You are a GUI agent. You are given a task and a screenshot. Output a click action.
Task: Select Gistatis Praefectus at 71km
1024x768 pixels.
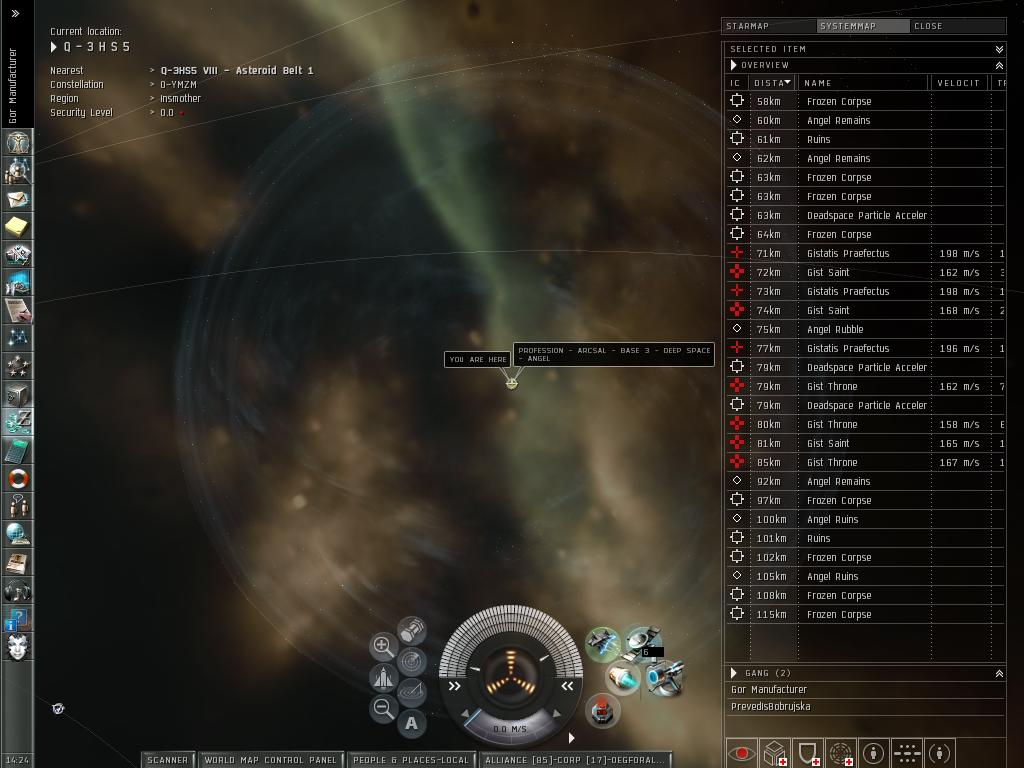coord(848,253)
